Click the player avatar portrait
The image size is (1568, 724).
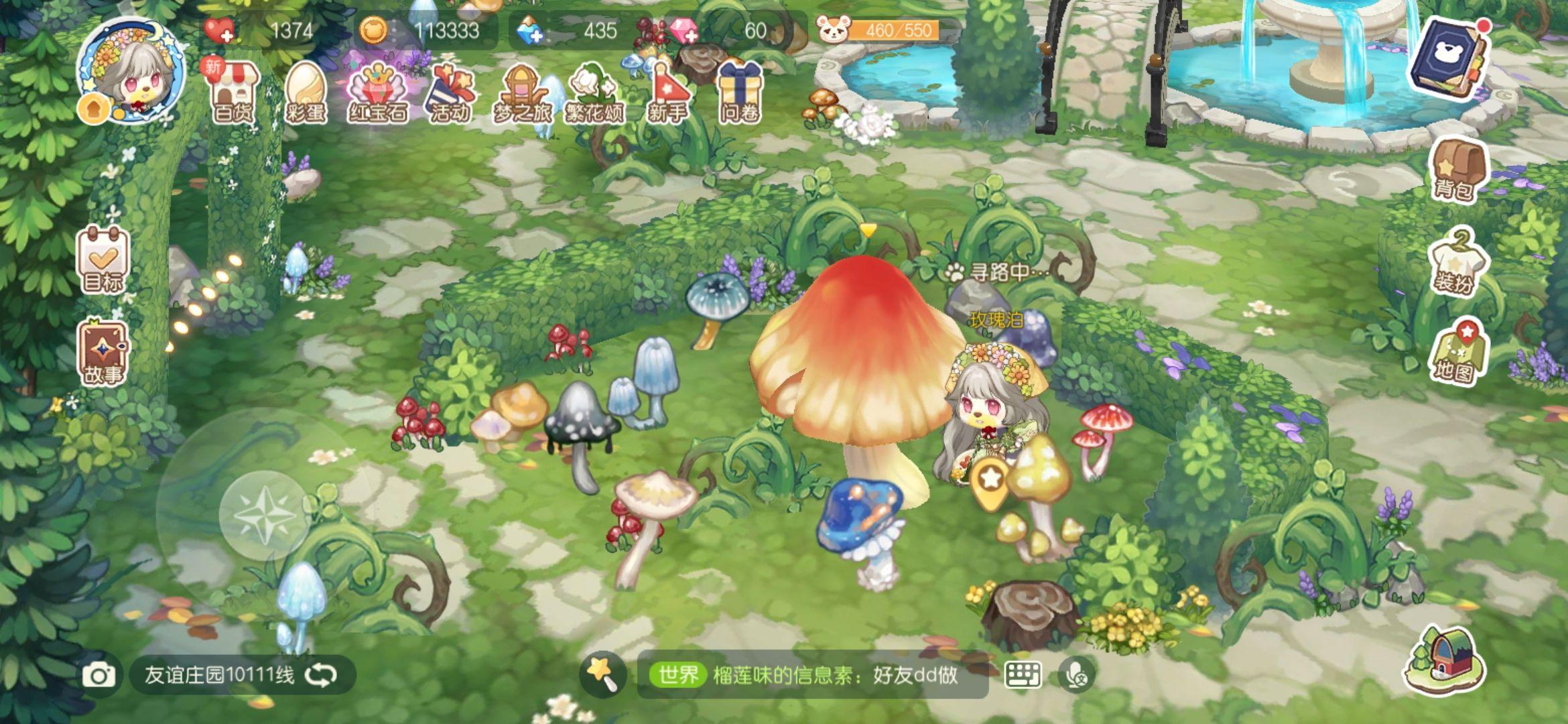132,70
